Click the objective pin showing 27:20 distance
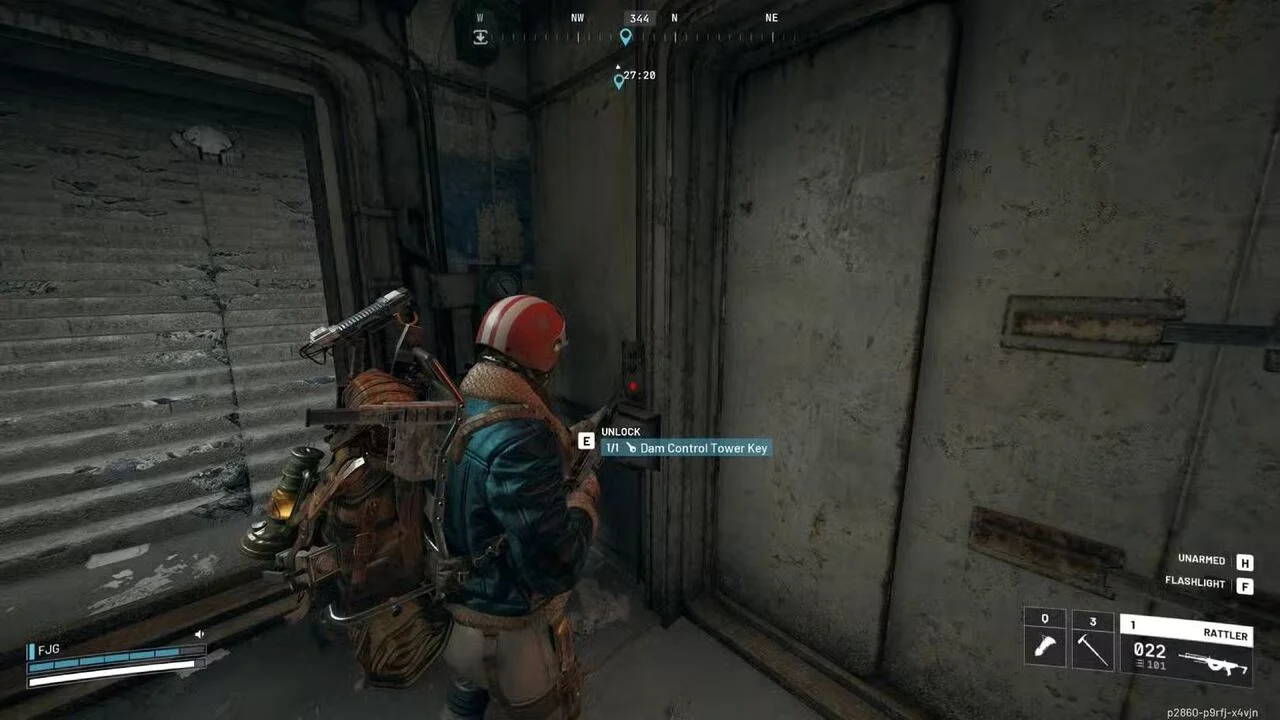 pos(619,80)
